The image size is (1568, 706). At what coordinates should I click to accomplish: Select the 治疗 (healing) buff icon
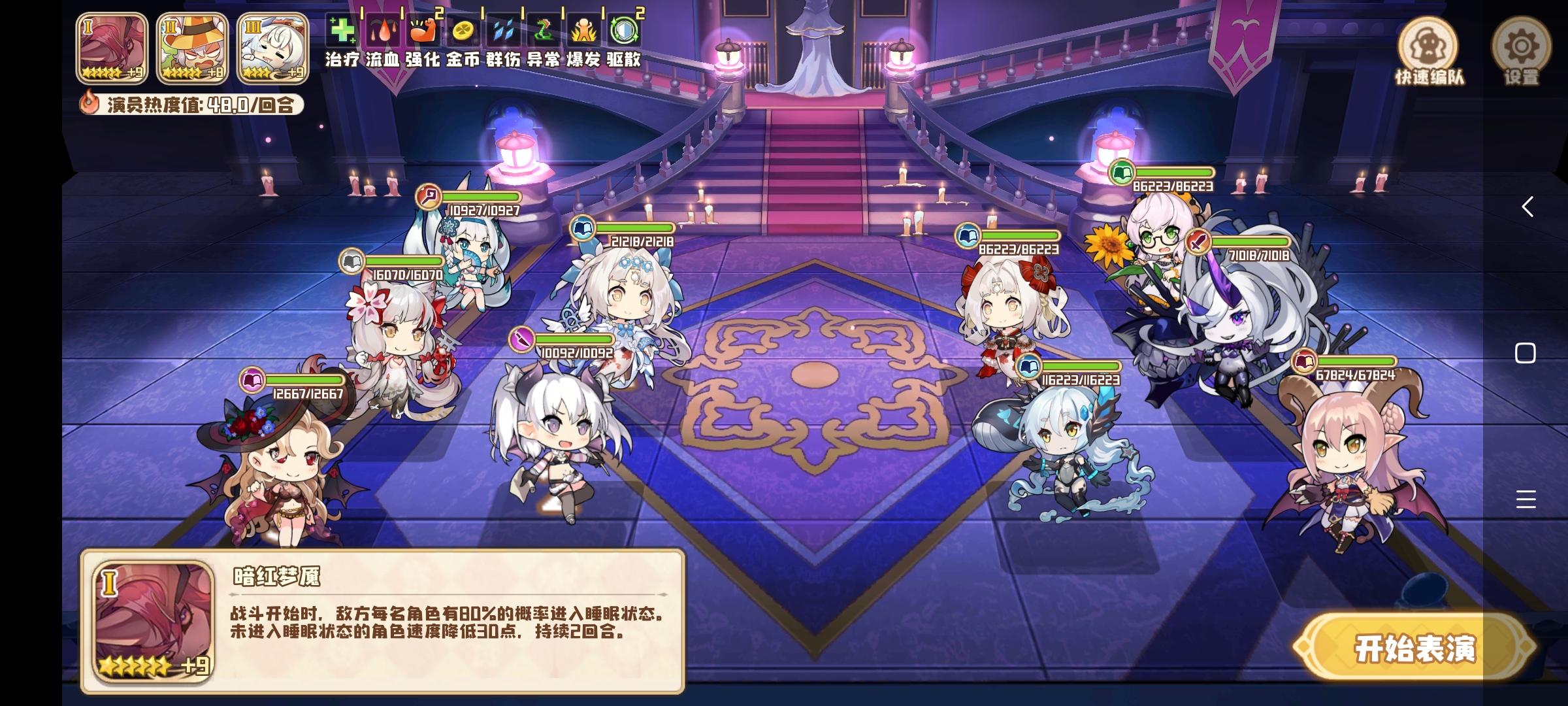point(342,29)
